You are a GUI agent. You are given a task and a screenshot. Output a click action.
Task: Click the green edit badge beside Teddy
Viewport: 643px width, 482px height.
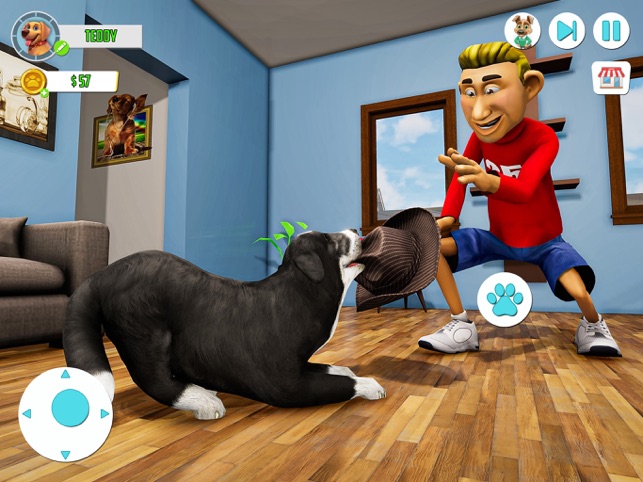click(x=62, y=48)
